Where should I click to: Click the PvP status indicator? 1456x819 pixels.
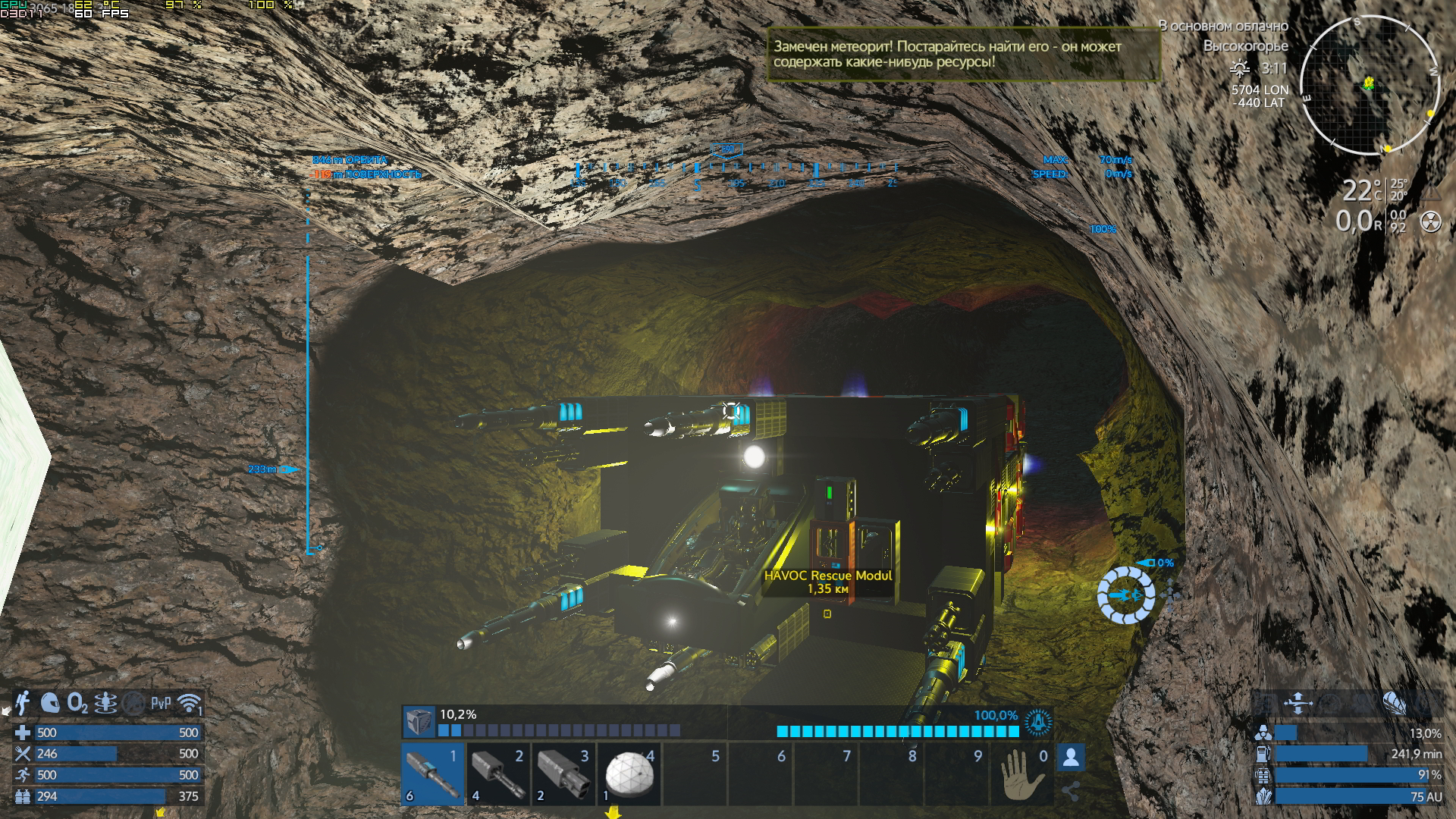click(161, 703)
